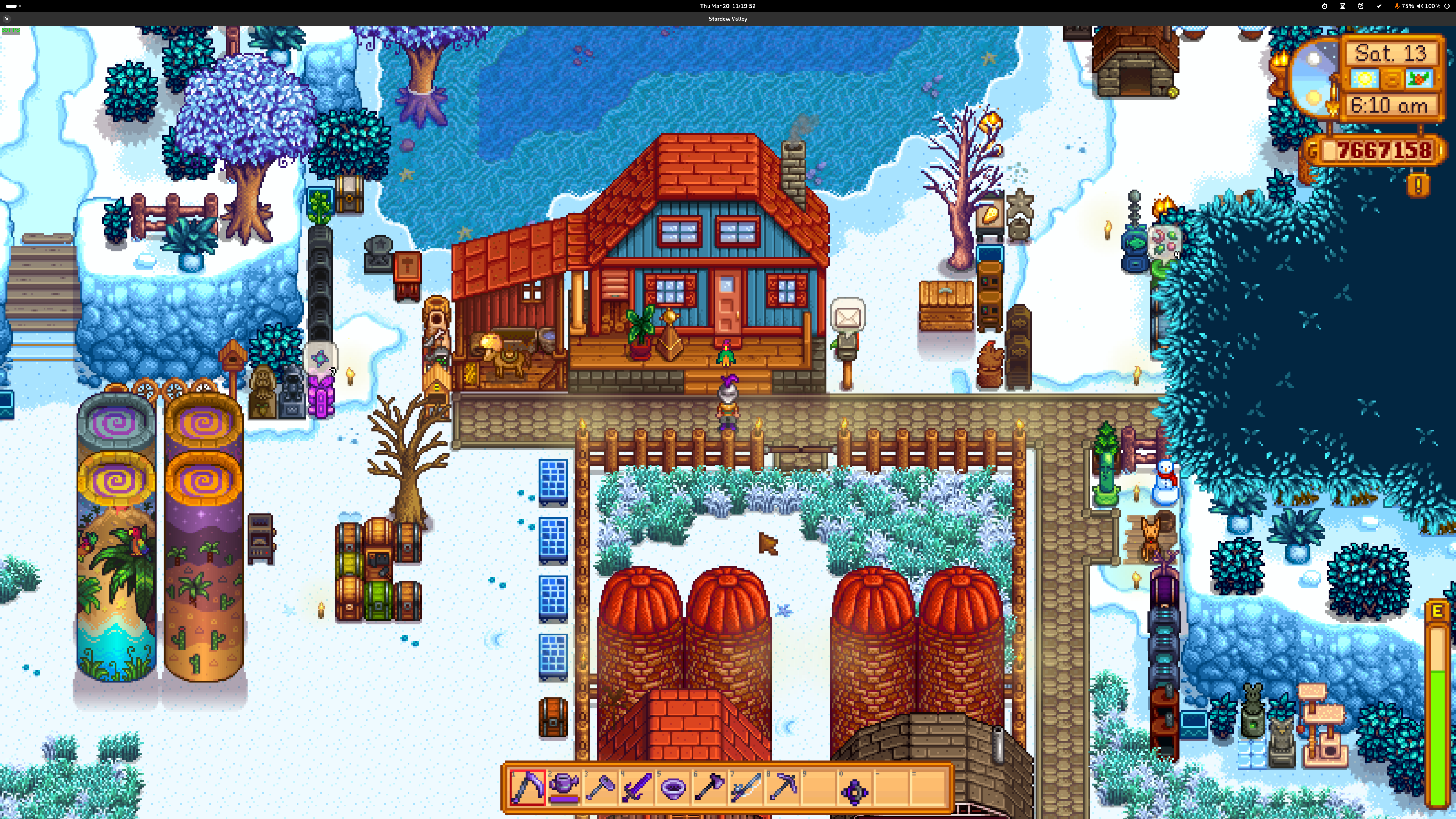
Task: Equip the purple watering can
Action: [x=563, y=787]
